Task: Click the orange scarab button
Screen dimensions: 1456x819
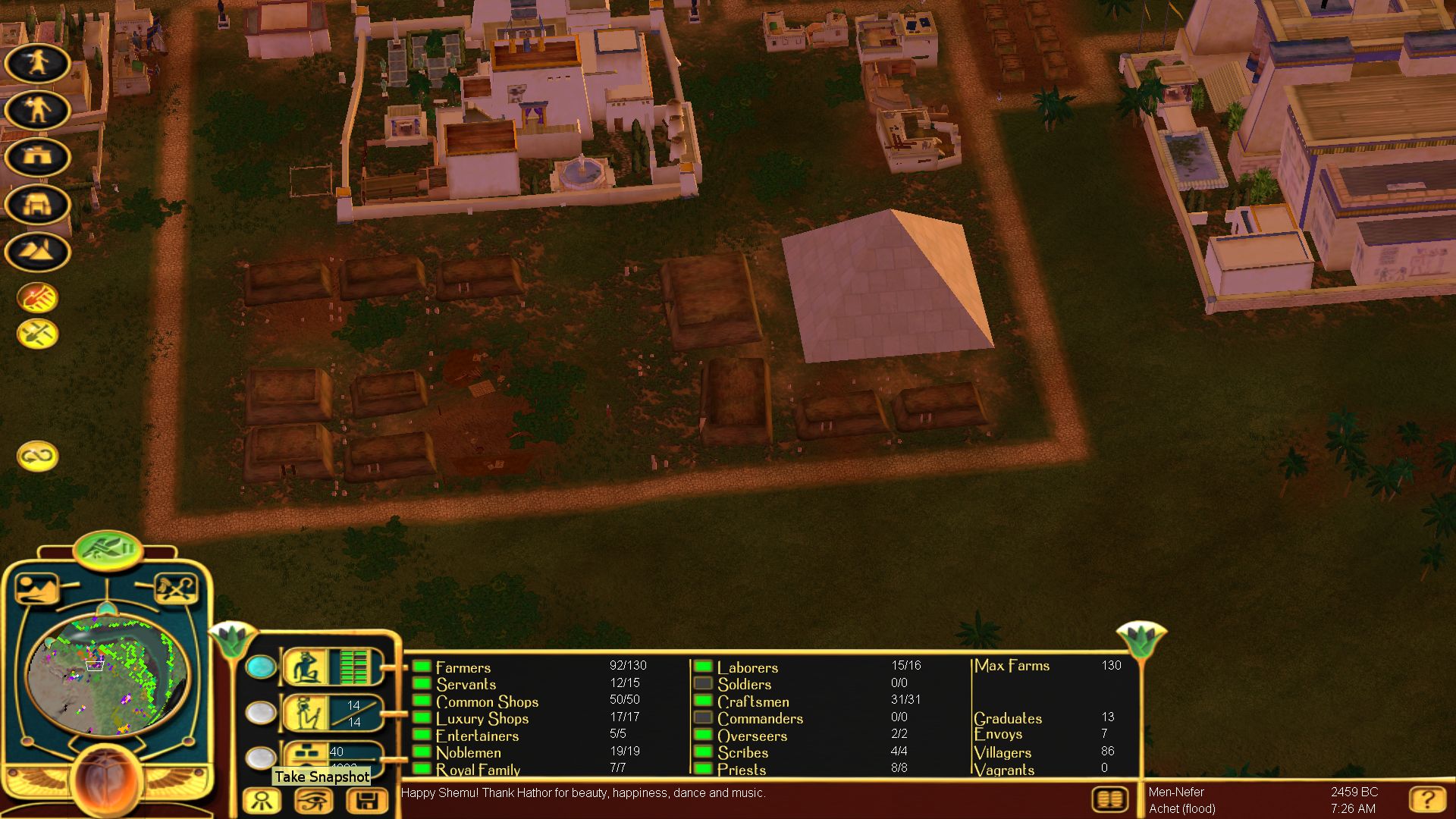Action: 106,781
